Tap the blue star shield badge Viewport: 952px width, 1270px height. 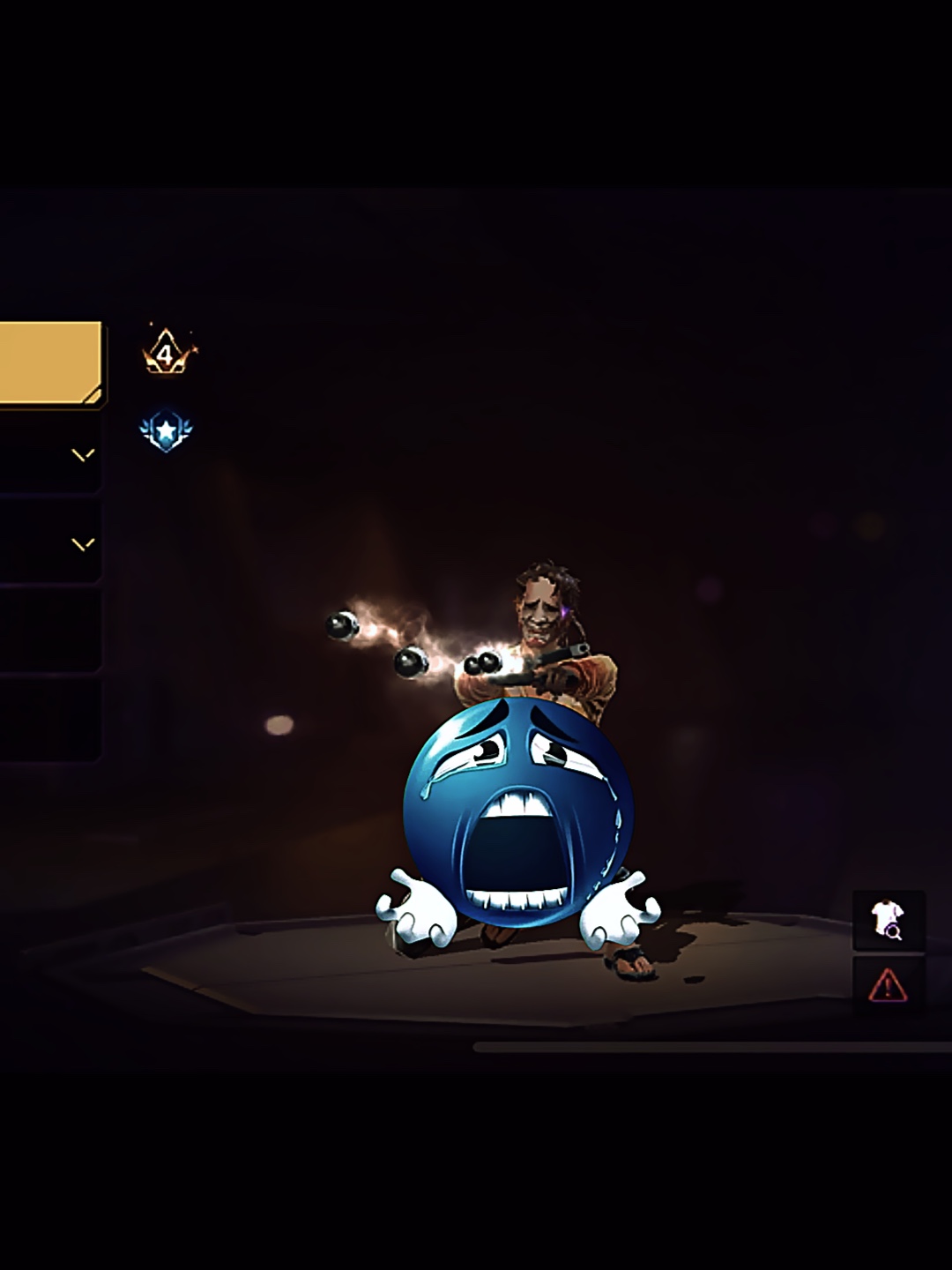point(166,431)
